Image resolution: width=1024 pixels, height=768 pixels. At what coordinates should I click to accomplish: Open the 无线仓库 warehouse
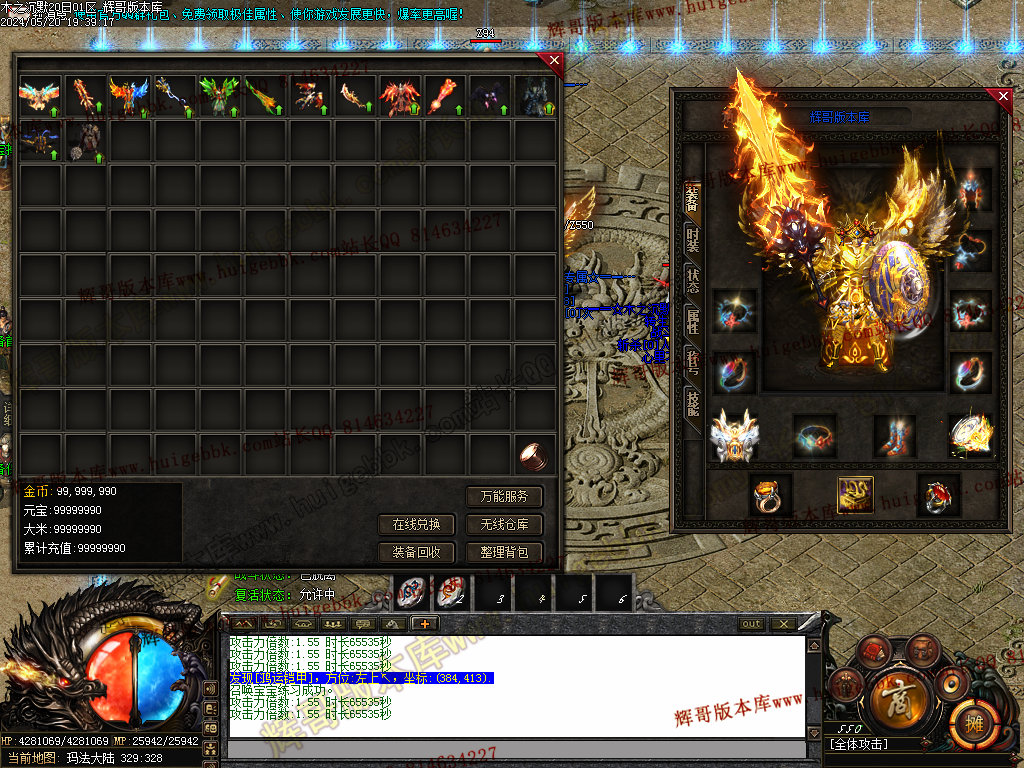tap(504, 524)
